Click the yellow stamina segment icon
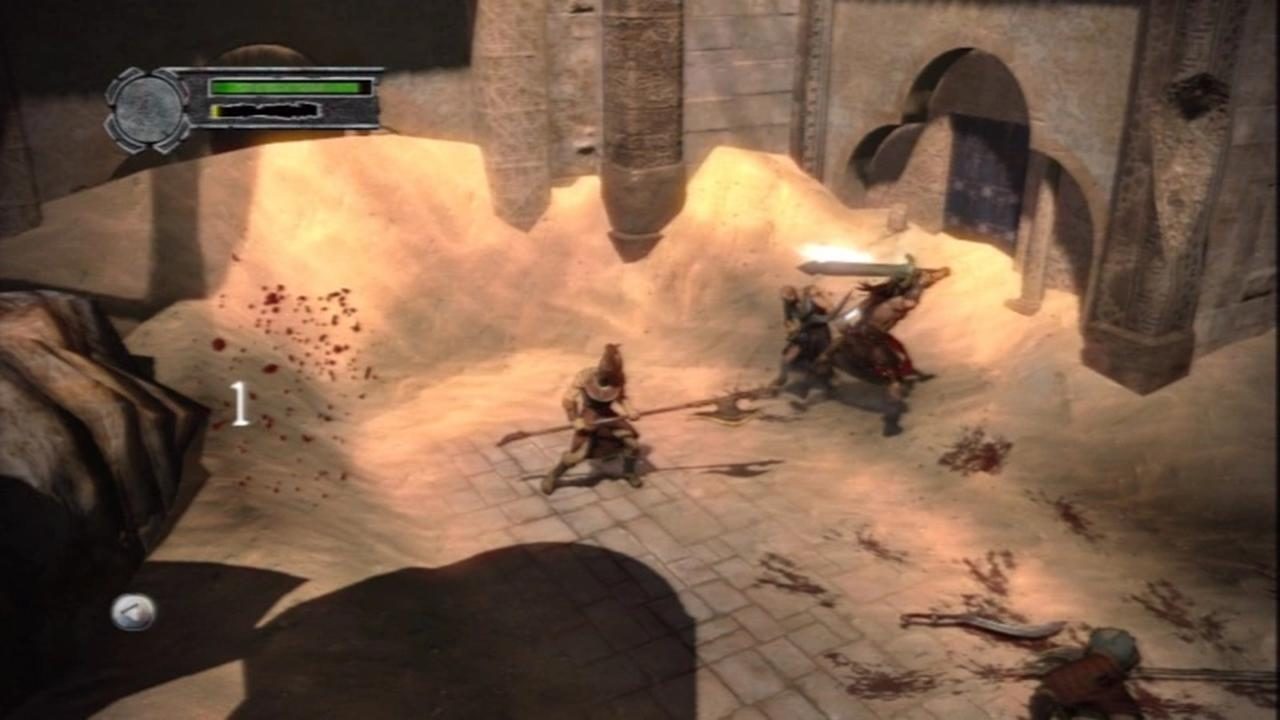1280x720 pixels. click(x=215, y=110)
